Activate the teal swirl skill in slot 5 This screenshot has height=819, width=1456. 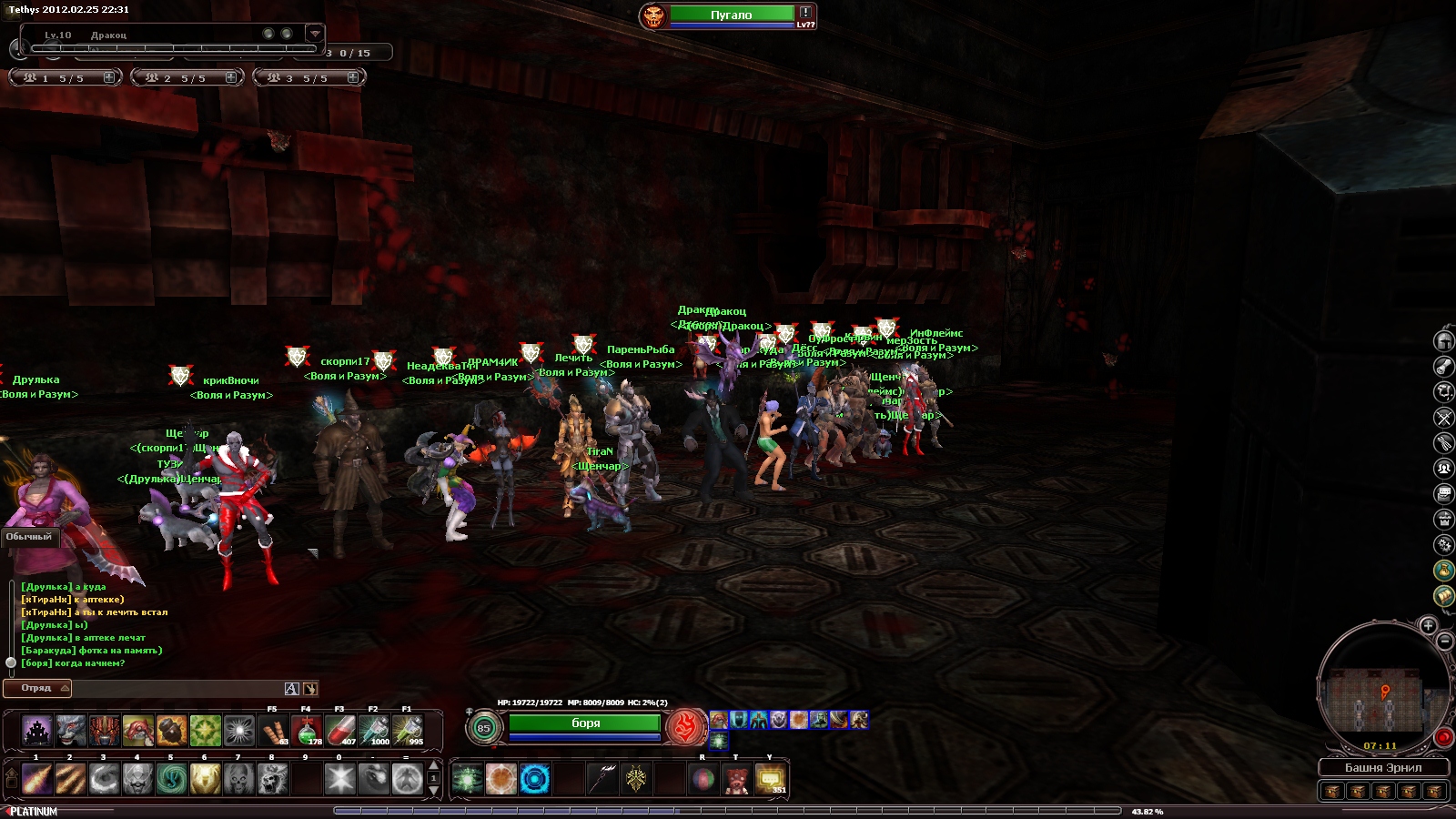coord(171,779)
